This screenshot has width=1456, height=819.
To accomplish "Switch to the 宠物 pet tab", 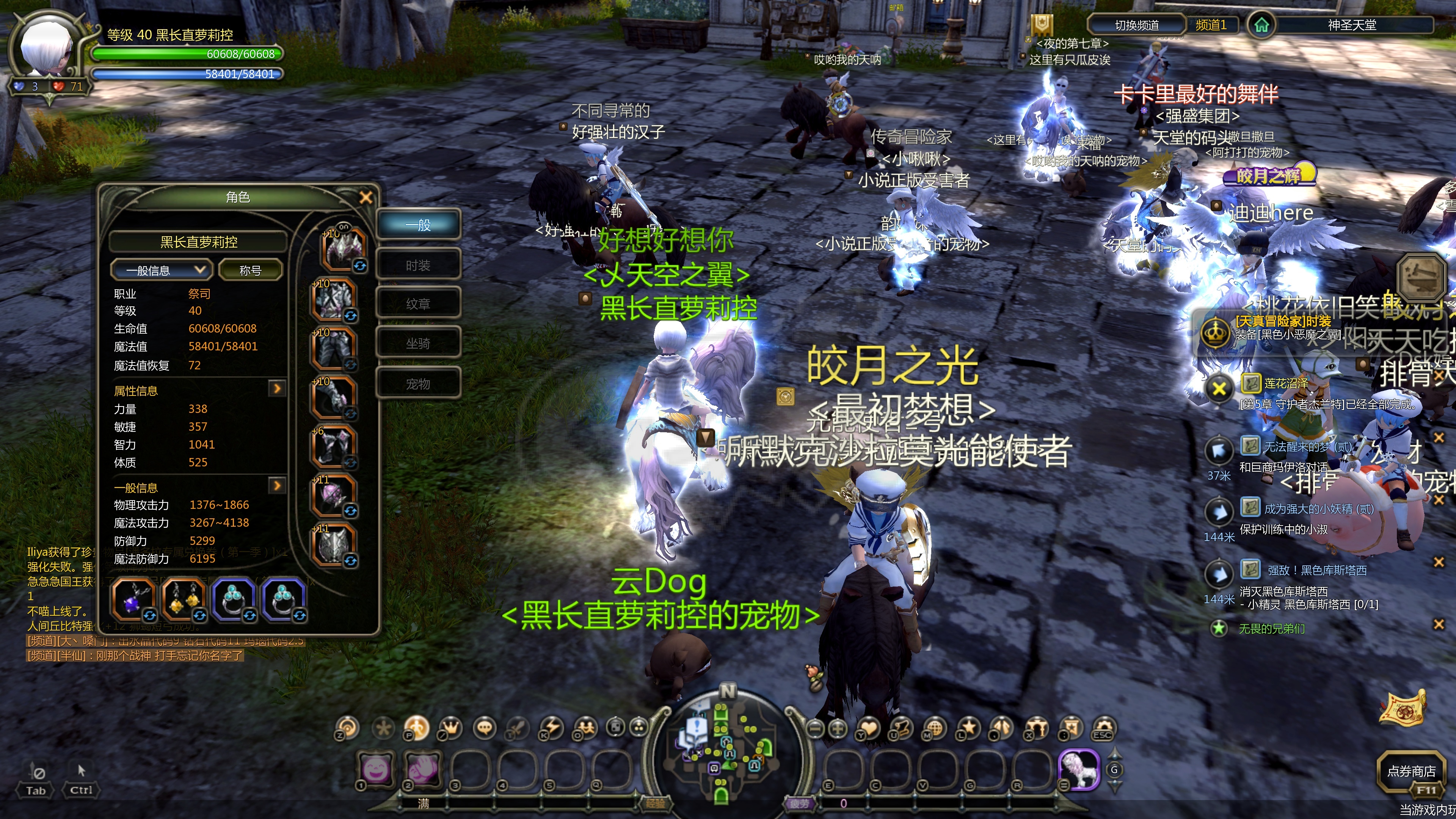I will tap(419, 383).
